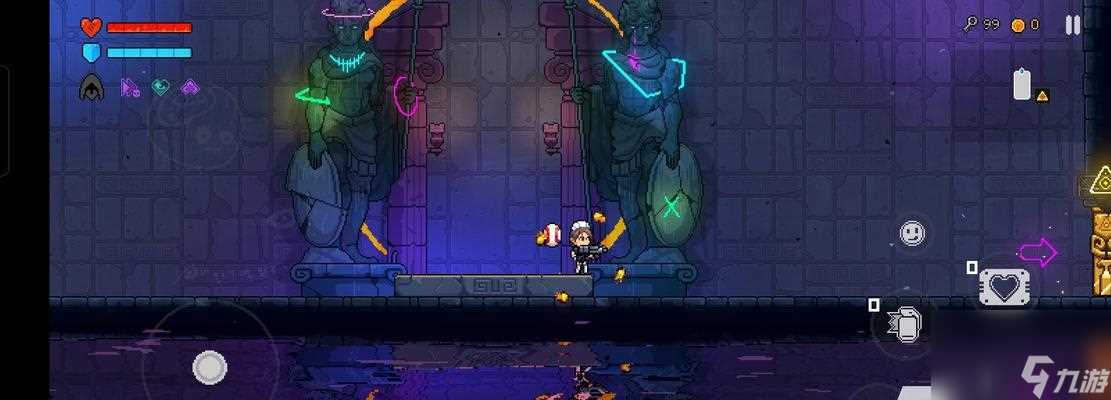1111x400 pixels.
Task: Select the purple diamond-shaped buff icon
Action: (189, 88)
